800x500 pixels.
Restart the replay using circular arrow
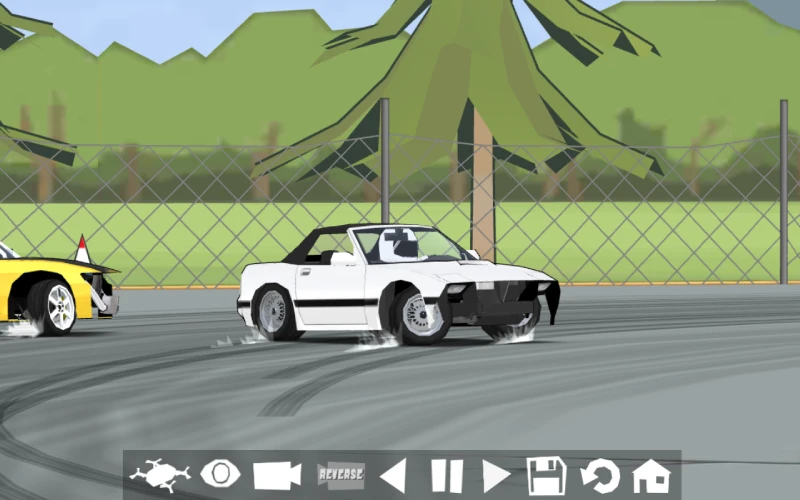(x=600, y=475)
